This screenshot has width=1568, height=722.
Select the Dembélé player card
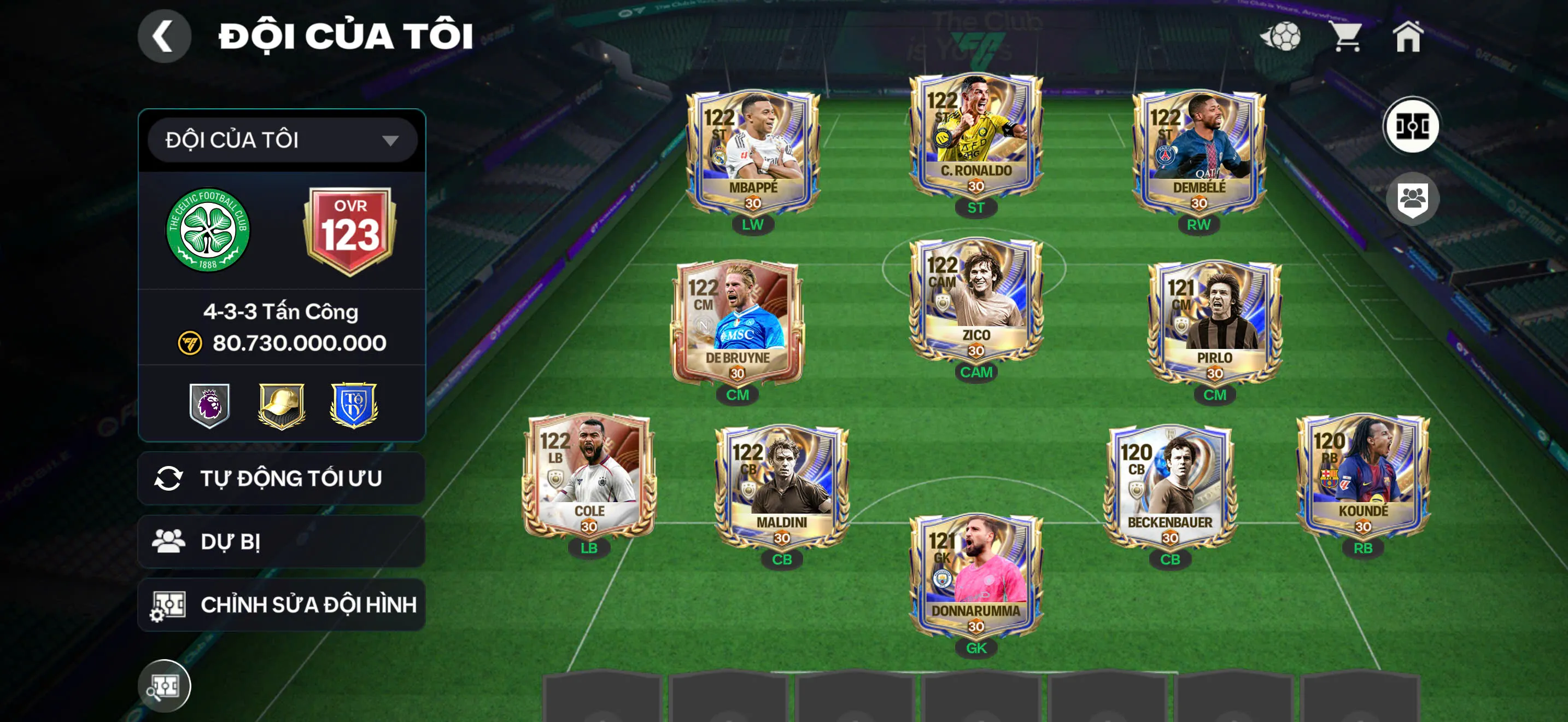click(x=1198, y=152)
